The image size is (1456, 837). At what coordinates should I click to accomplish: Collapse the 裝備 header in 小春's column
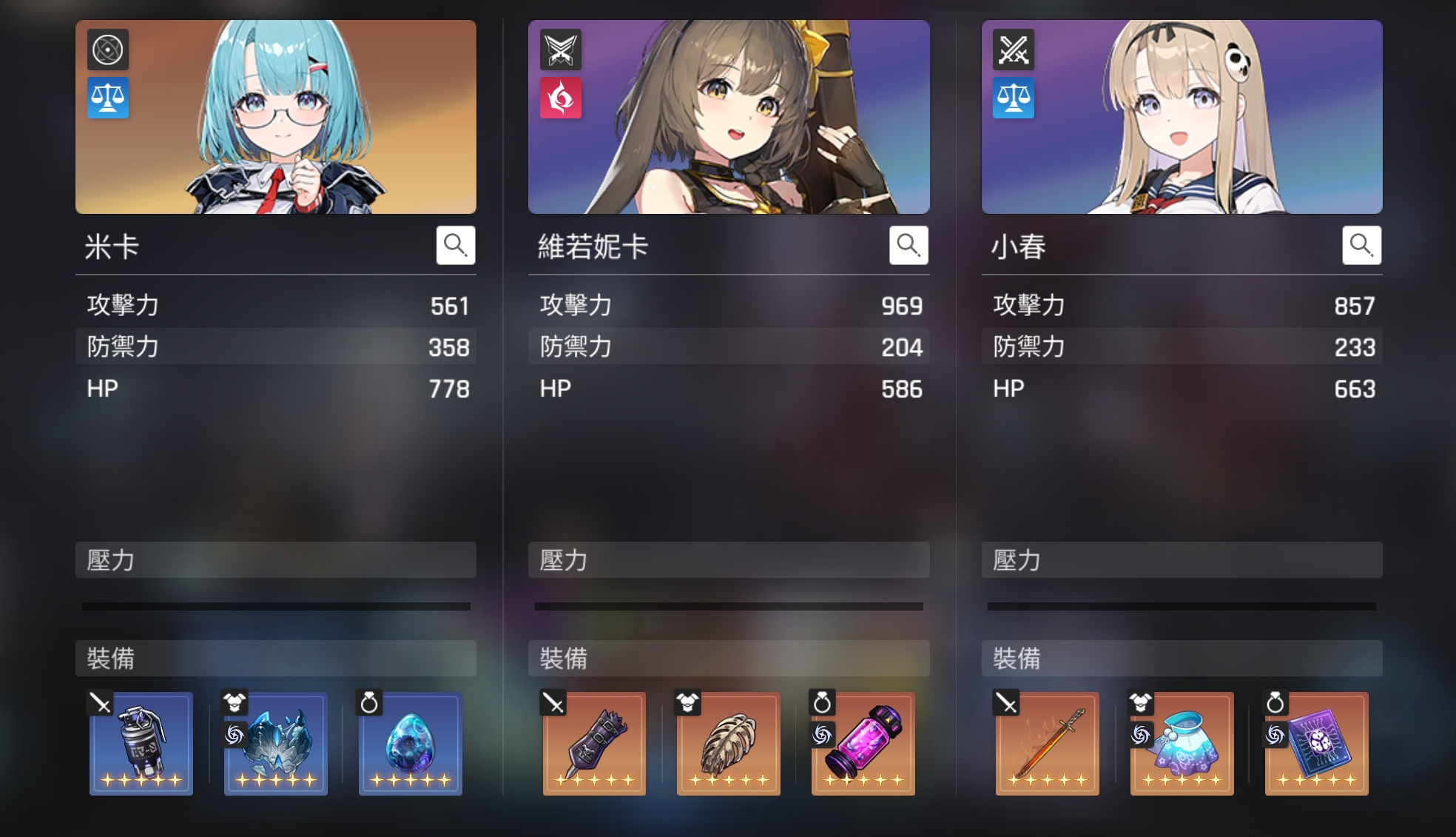(x=1182, y=657)
